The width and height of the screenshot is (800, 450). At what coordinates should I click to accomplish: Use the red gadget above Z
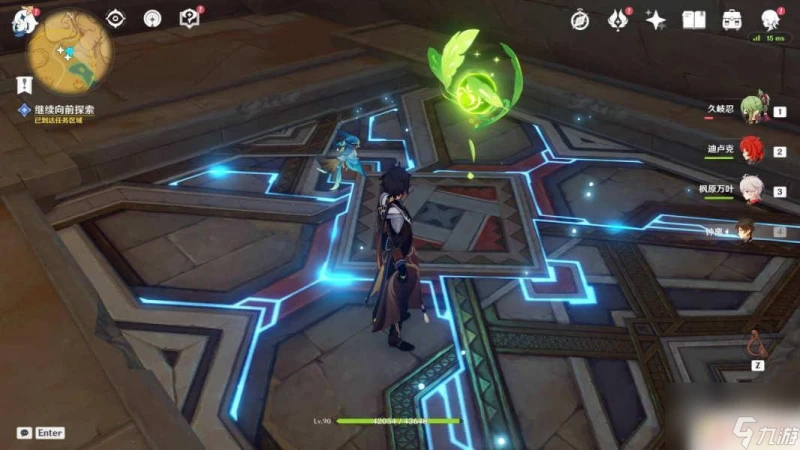759,345
